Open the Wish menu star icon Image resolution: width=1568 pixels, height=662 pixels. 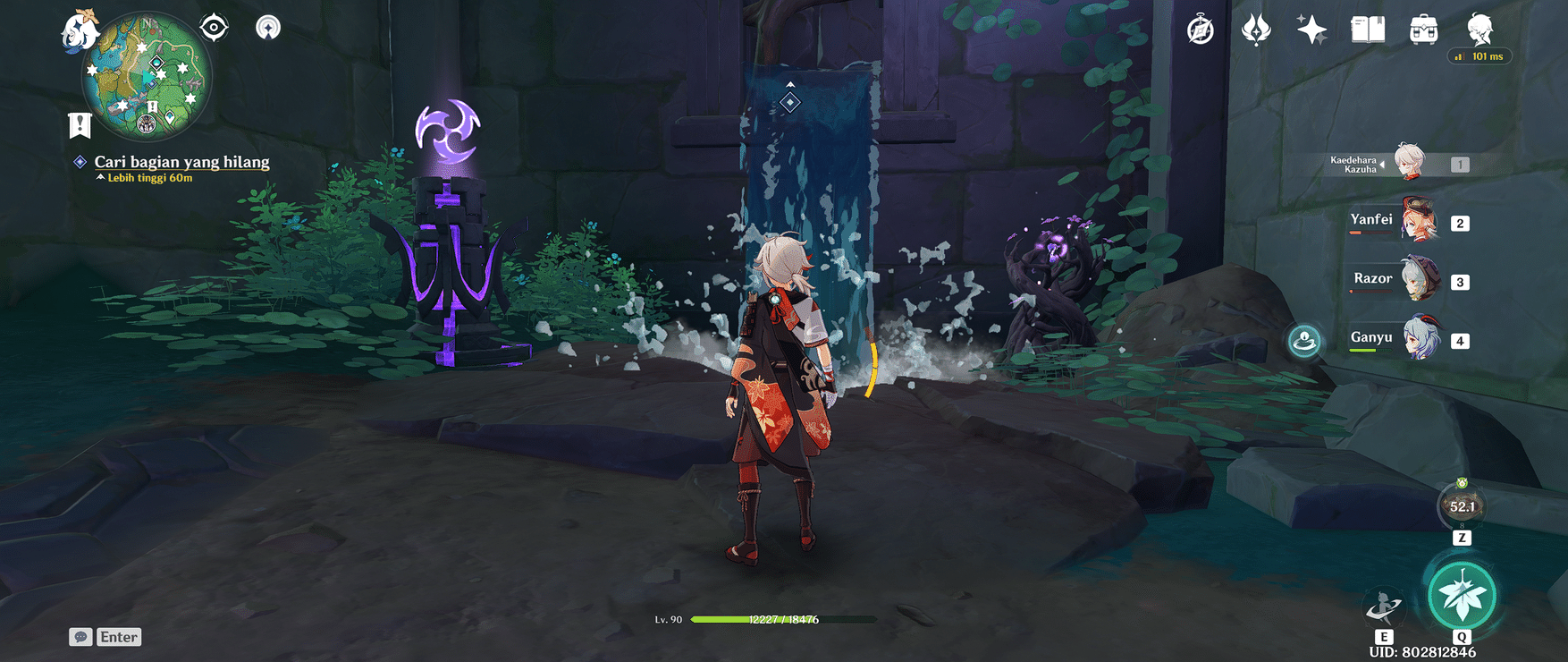tap(1311, 30)
